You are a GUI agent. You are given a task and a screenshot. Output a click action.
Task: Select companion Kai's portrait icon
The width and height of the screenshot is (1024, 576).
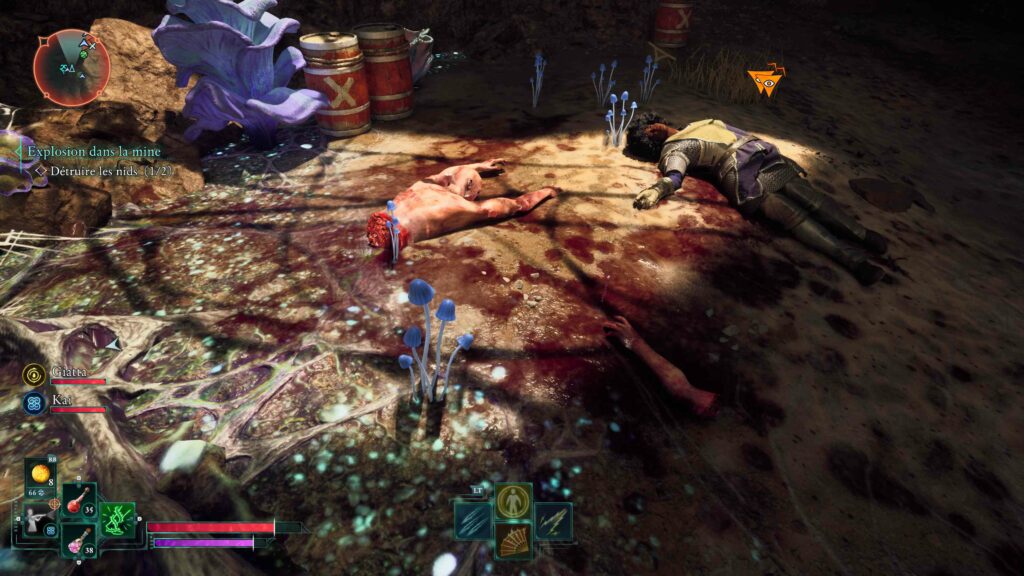pos(32,403)
